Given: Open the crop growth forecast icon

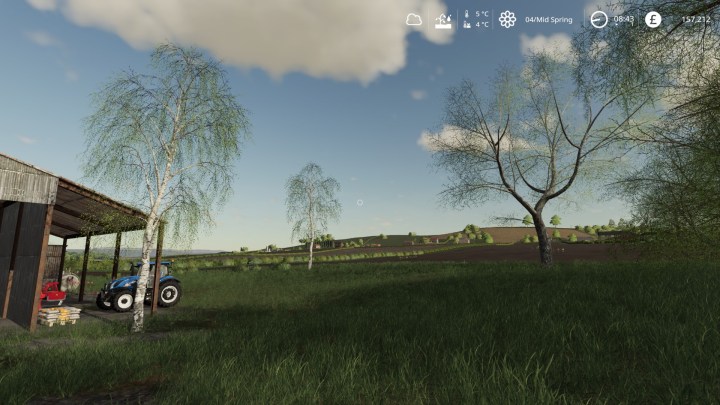Looking at the screenshot, I should (442, 19).
